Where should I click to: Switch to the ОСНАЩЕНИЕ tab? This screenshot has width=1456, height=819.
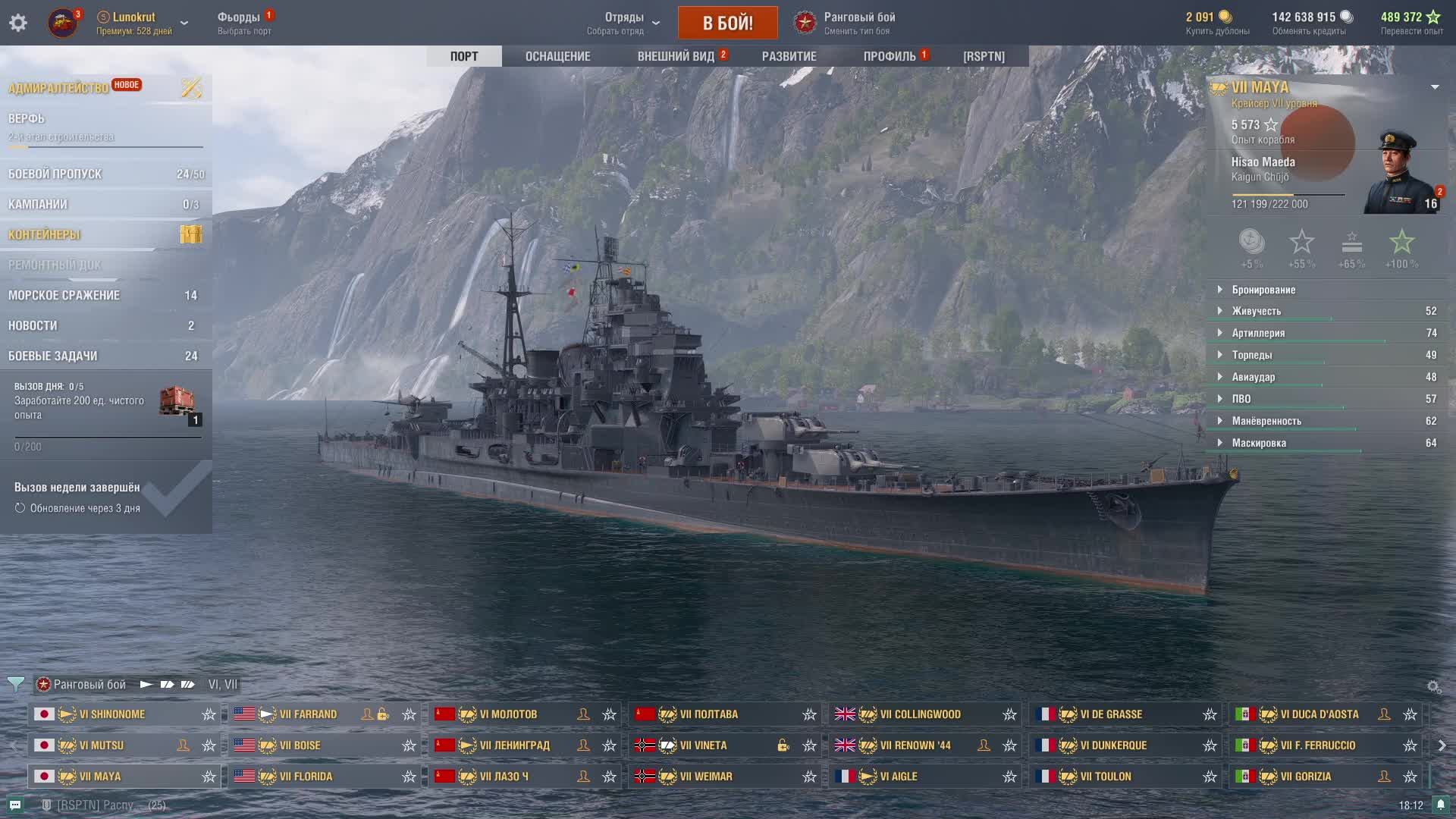(557, 56)
